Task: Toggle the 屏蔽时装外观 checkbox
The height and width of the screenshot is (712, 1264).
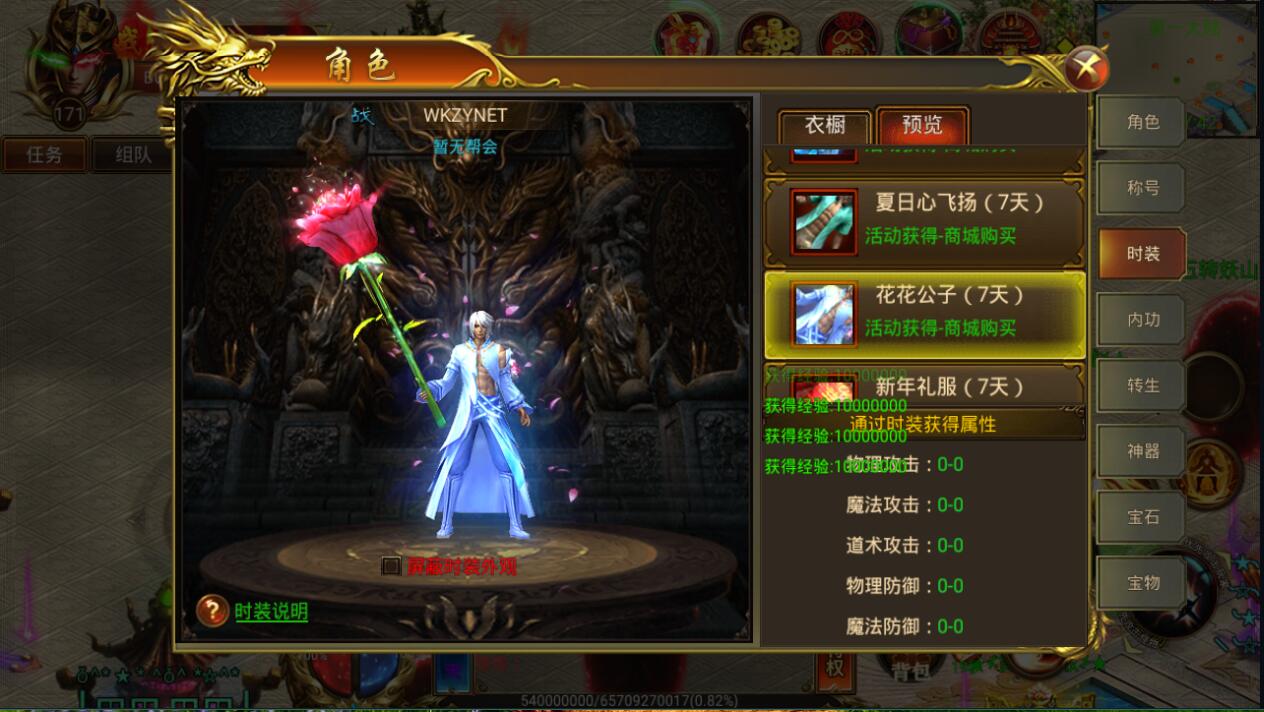Action: click(391, 566)
